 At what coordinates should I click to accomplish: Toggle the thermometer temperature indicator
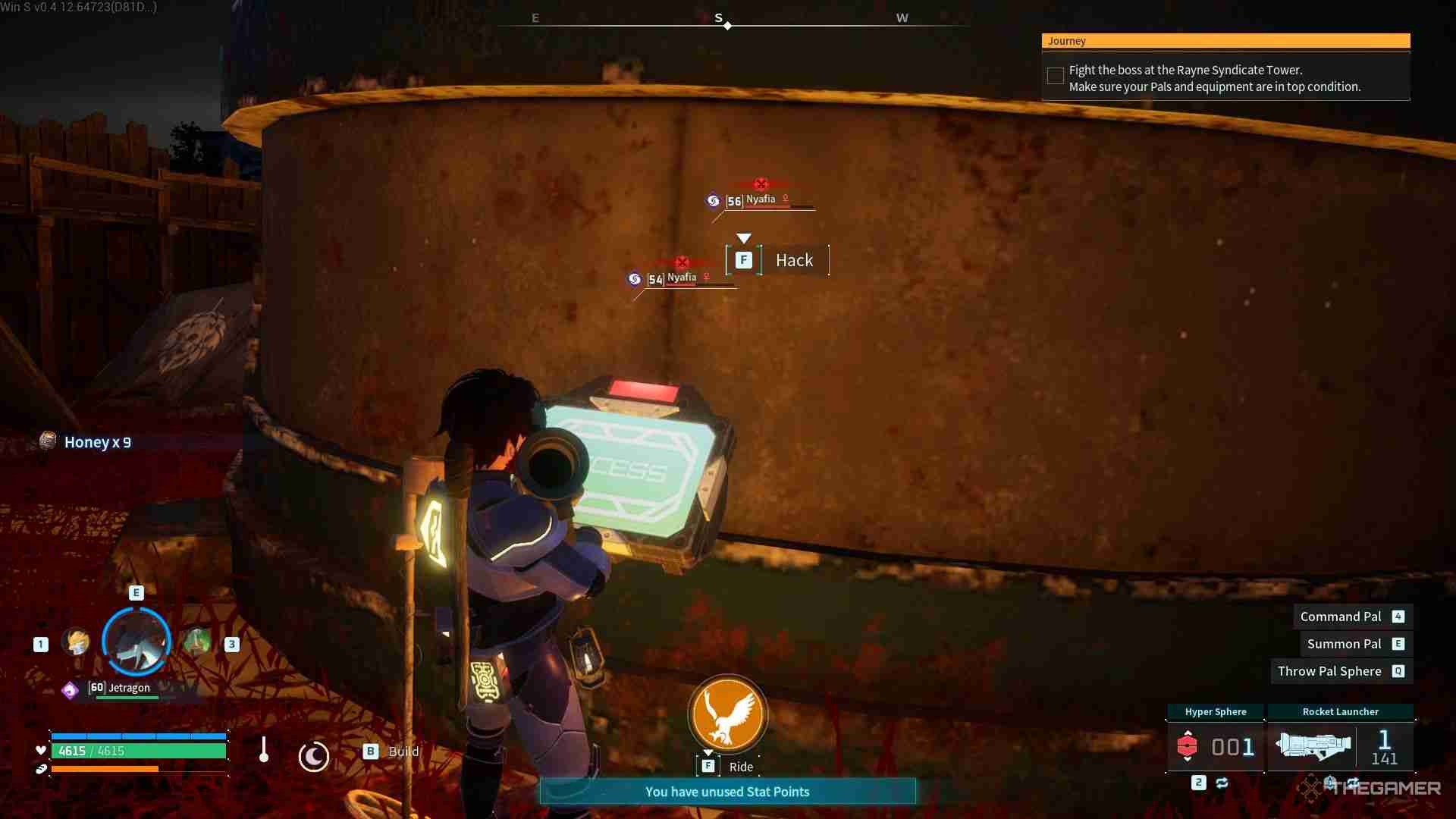[x=263, y=751]
